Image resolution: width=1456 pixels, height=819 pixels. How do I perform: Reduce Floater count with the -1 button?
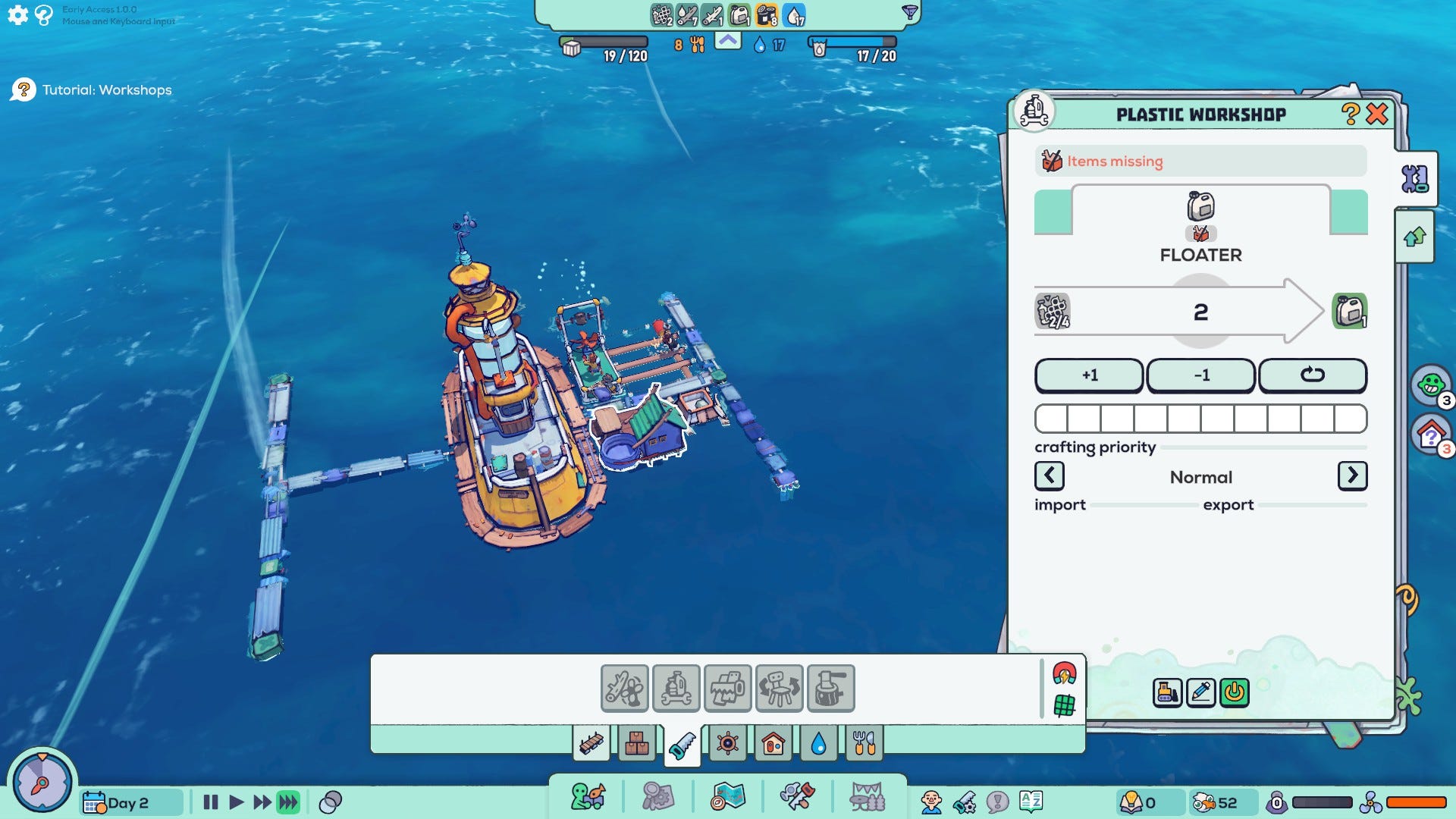(x=1200, y=375)
